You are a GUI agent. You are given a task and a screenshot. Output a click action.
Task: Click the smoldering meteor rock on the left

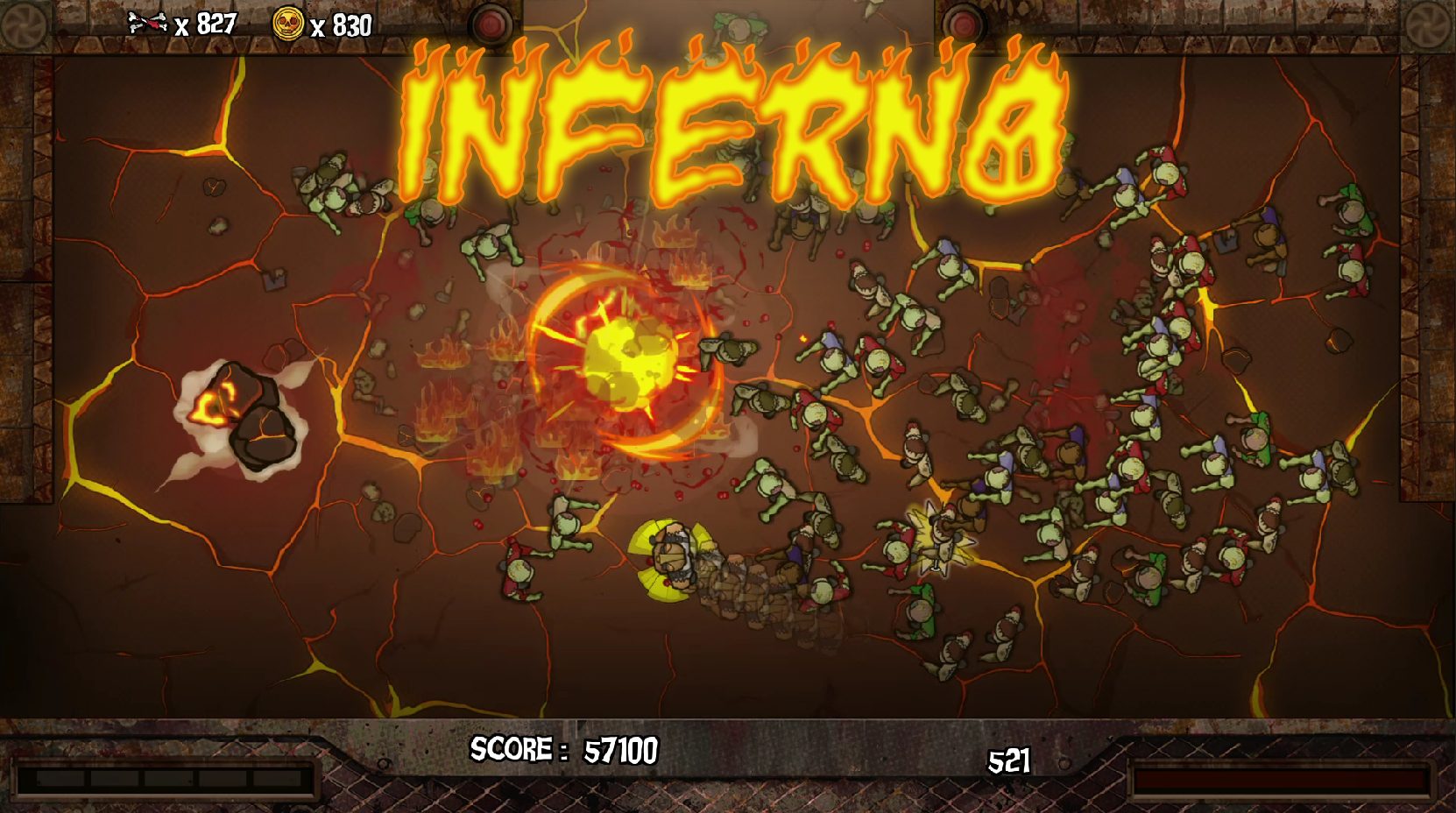(245, 412)
